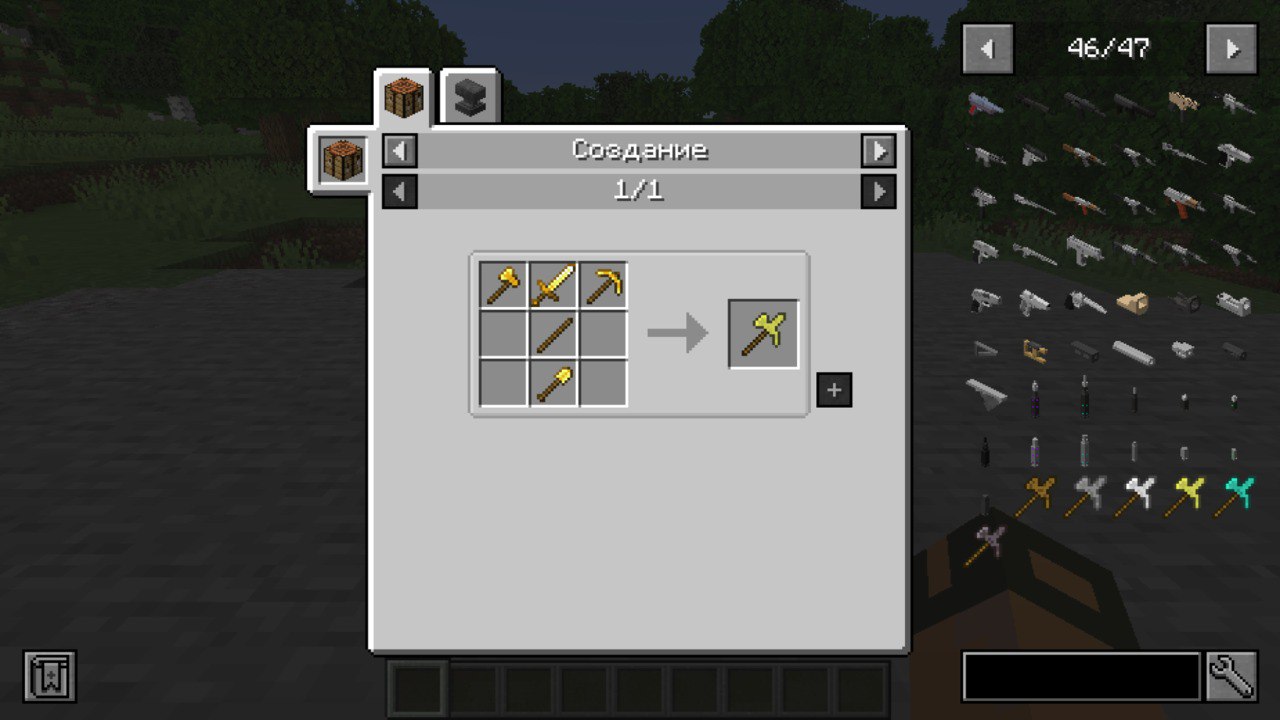Screen dimensions: 1280x720
Task: Go back a page in the item list
Action: [986, 47]
